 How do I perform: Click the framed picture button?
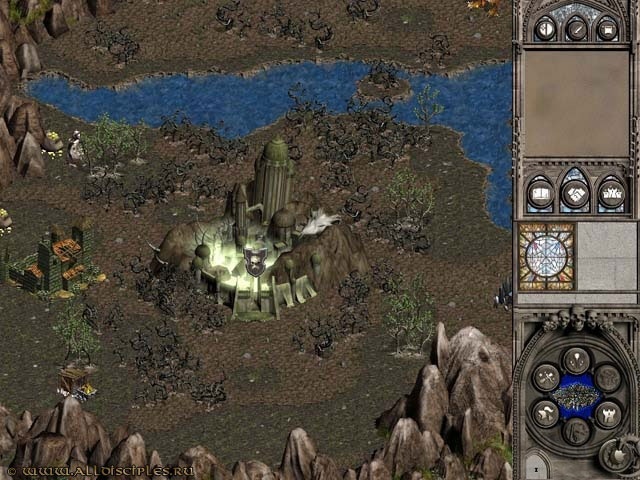pos(607,28)
